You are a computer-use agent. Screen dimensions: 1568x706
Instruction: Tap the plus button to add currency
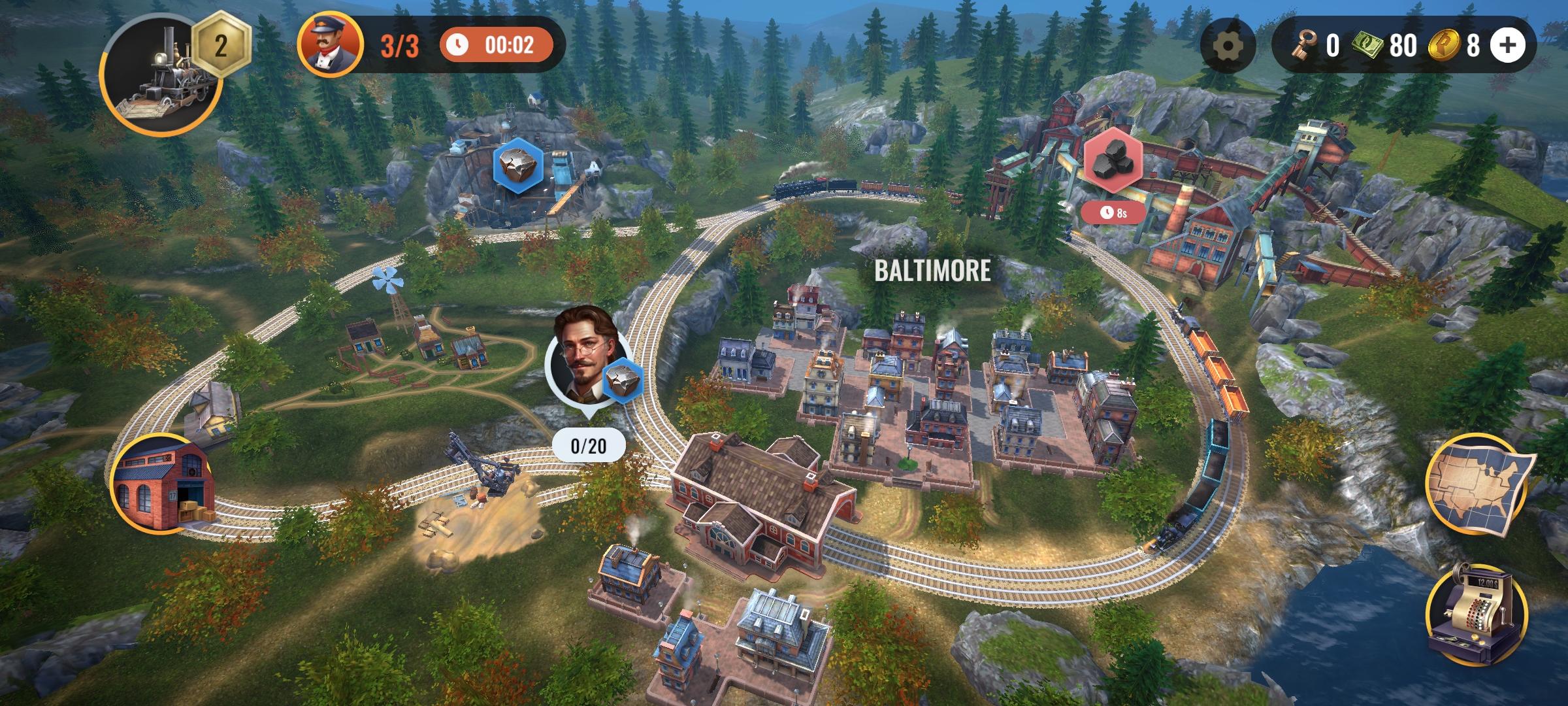1507,45
